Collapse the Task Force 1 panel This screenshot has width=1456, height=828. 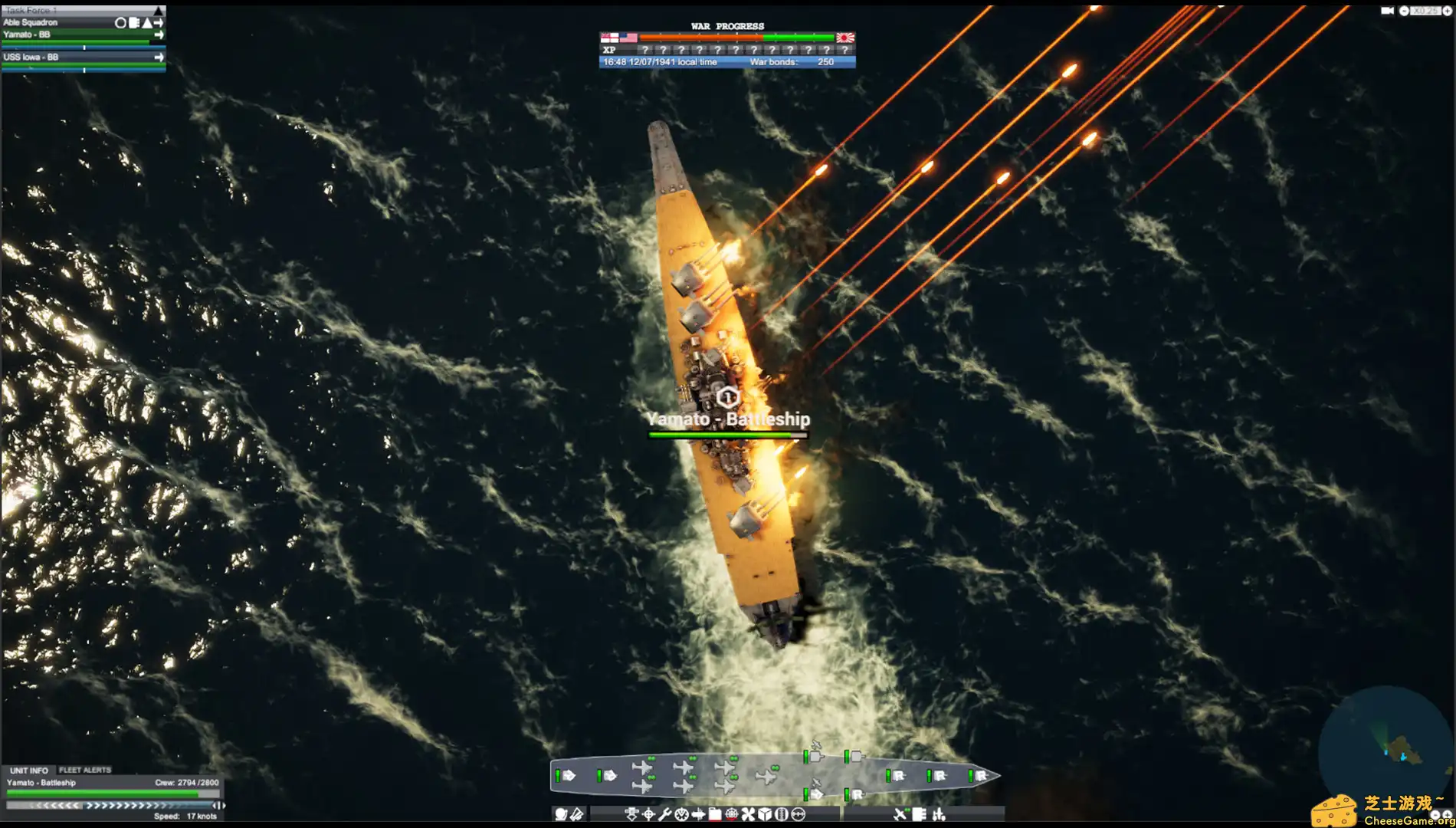coord(159,11)
